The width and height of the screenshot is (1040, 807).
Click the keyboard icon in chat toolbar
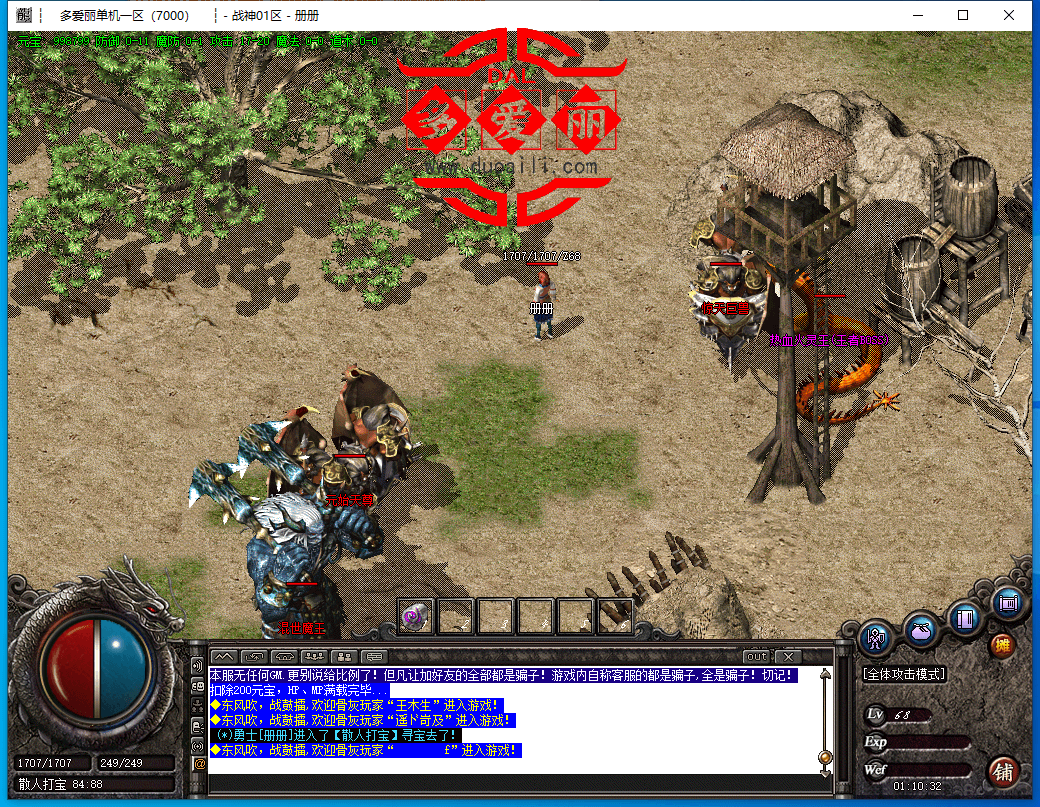375,656
